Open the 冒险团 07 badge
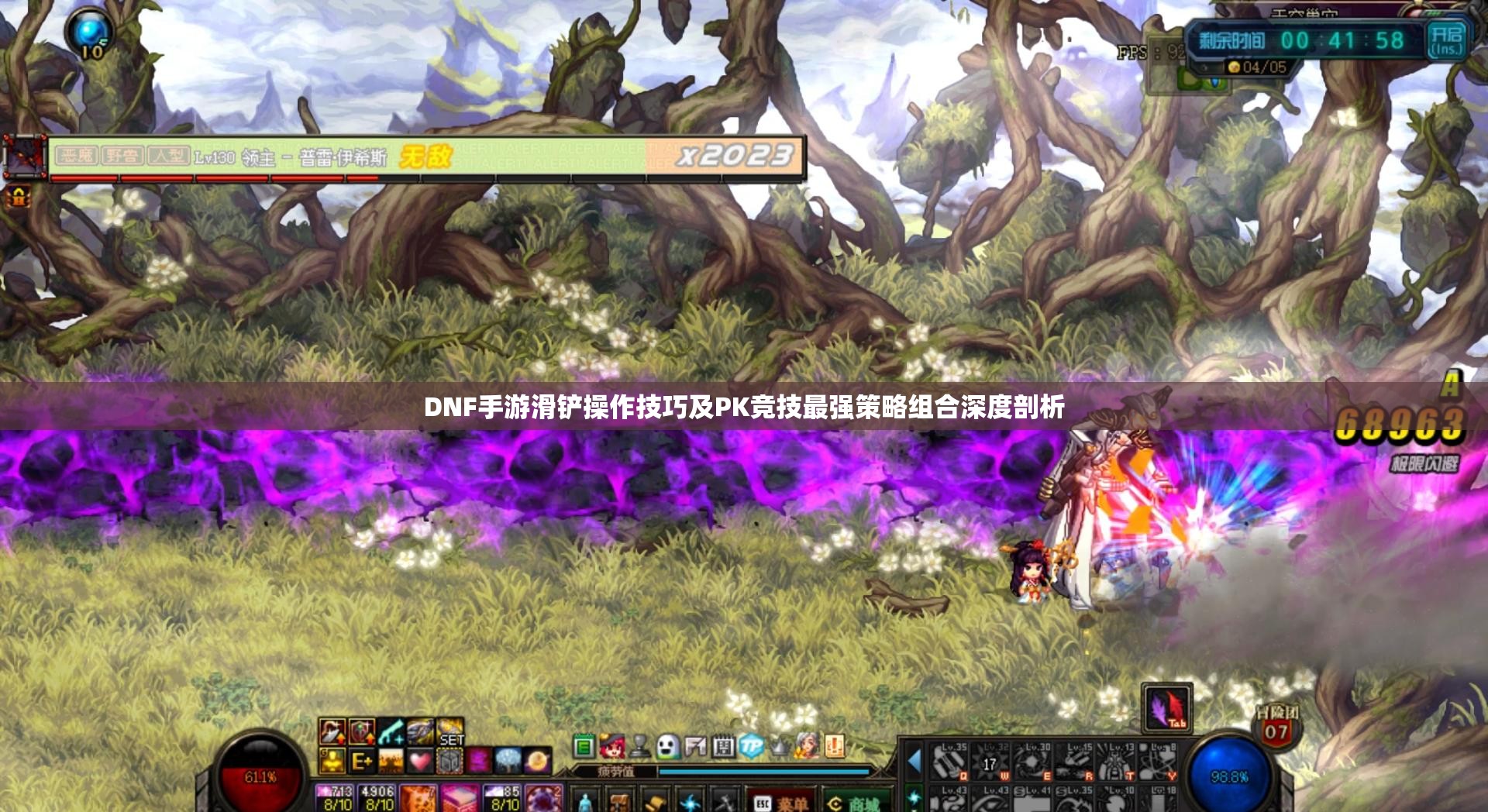The width and height of the screenshot is (1488, 812). (x=1276, y=726)
